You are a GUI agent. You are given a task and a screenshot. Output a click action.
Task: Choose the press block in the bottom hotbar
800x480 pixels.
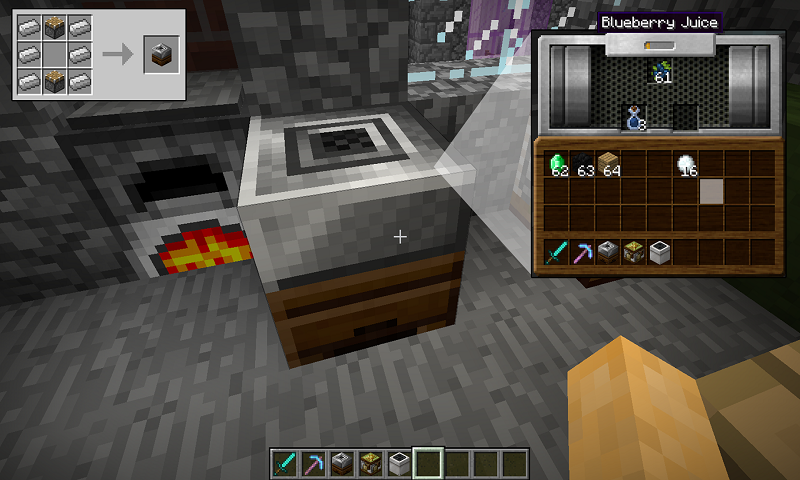[x=342, y=462]
